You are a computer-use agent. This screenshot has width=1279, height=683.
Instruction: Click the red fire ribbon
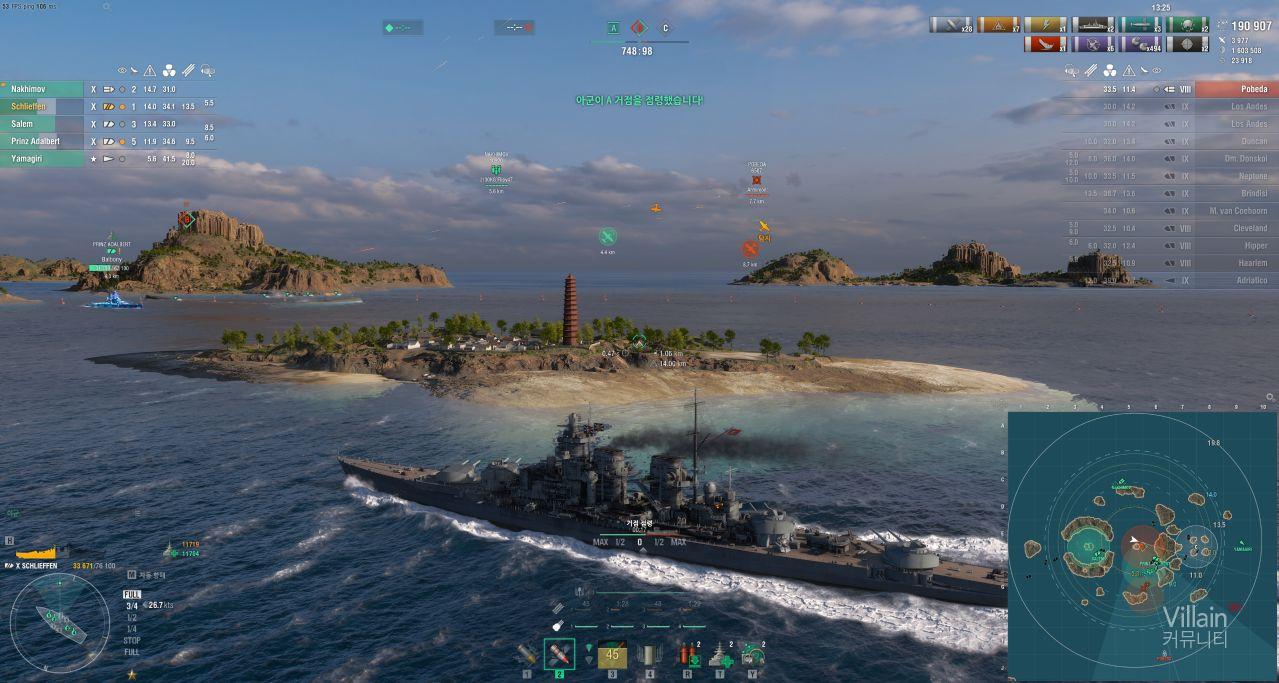1046,44
